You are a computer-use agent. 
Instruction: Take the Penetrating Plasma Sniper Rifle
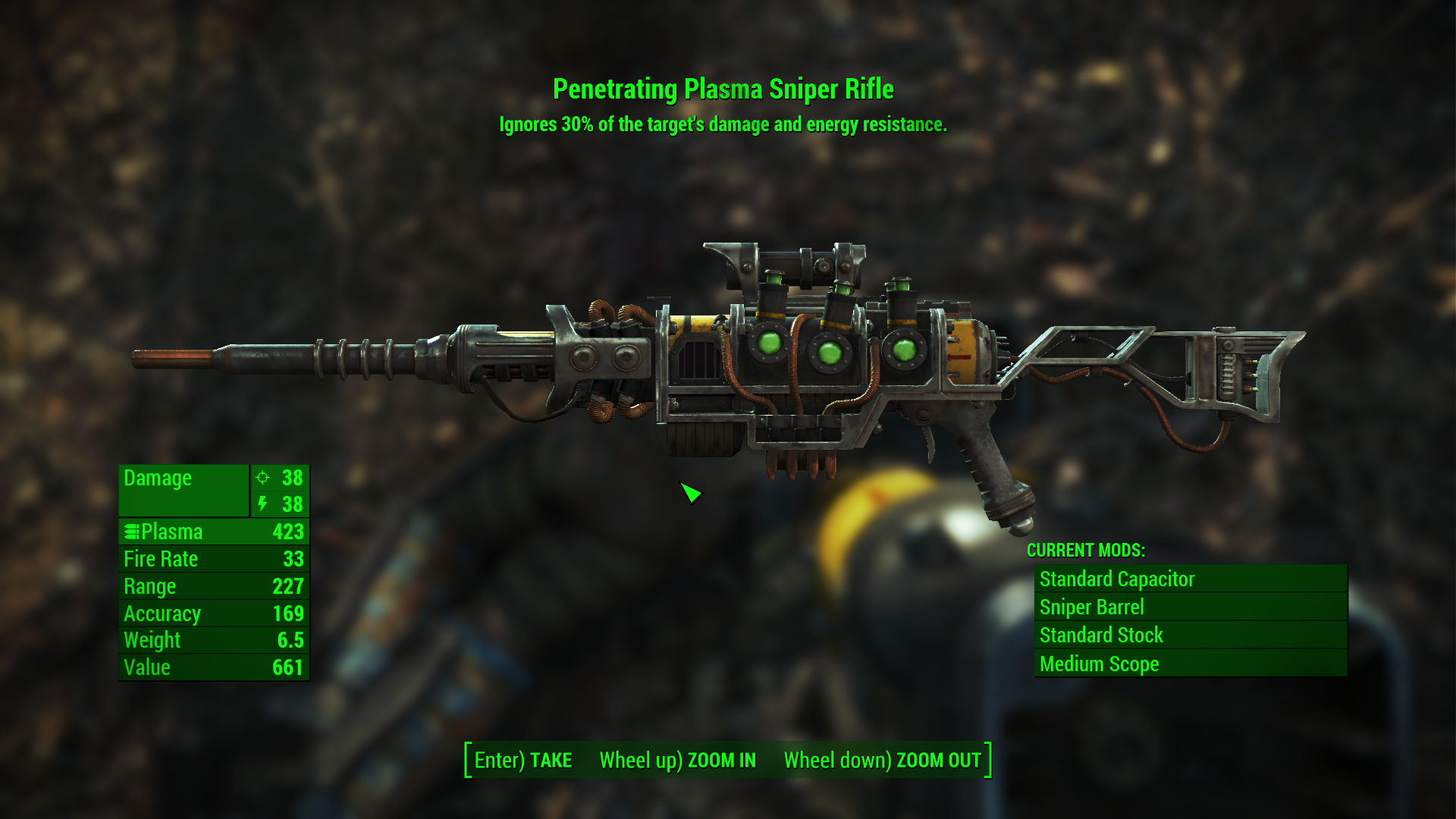click(x=523, y=760)
